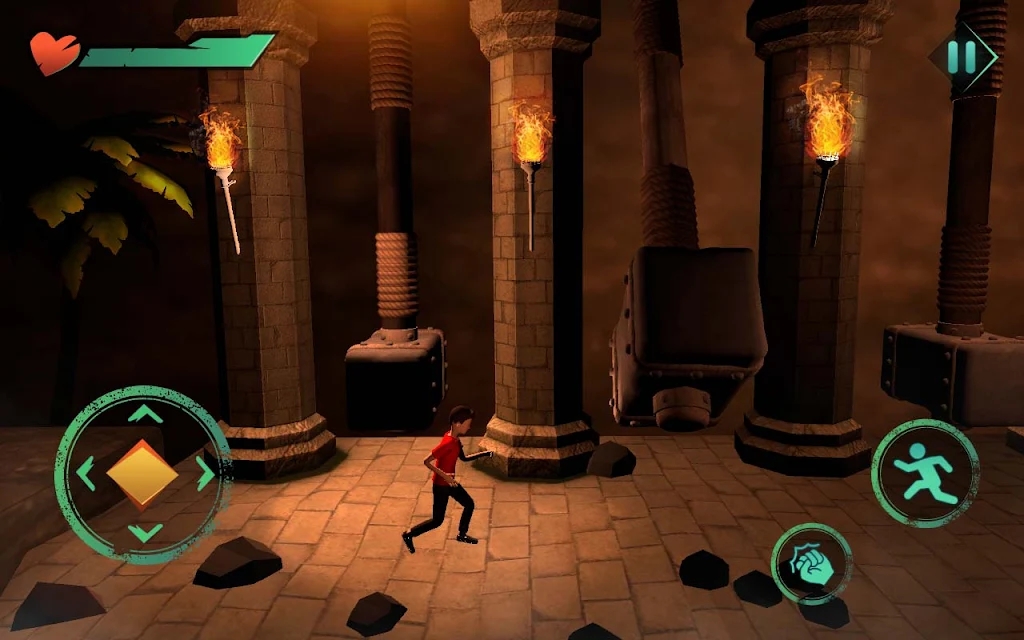The image size is (1024, 640).
Task: Tap the right arrow on the movement pad
Action: click(x=205, y=473)
